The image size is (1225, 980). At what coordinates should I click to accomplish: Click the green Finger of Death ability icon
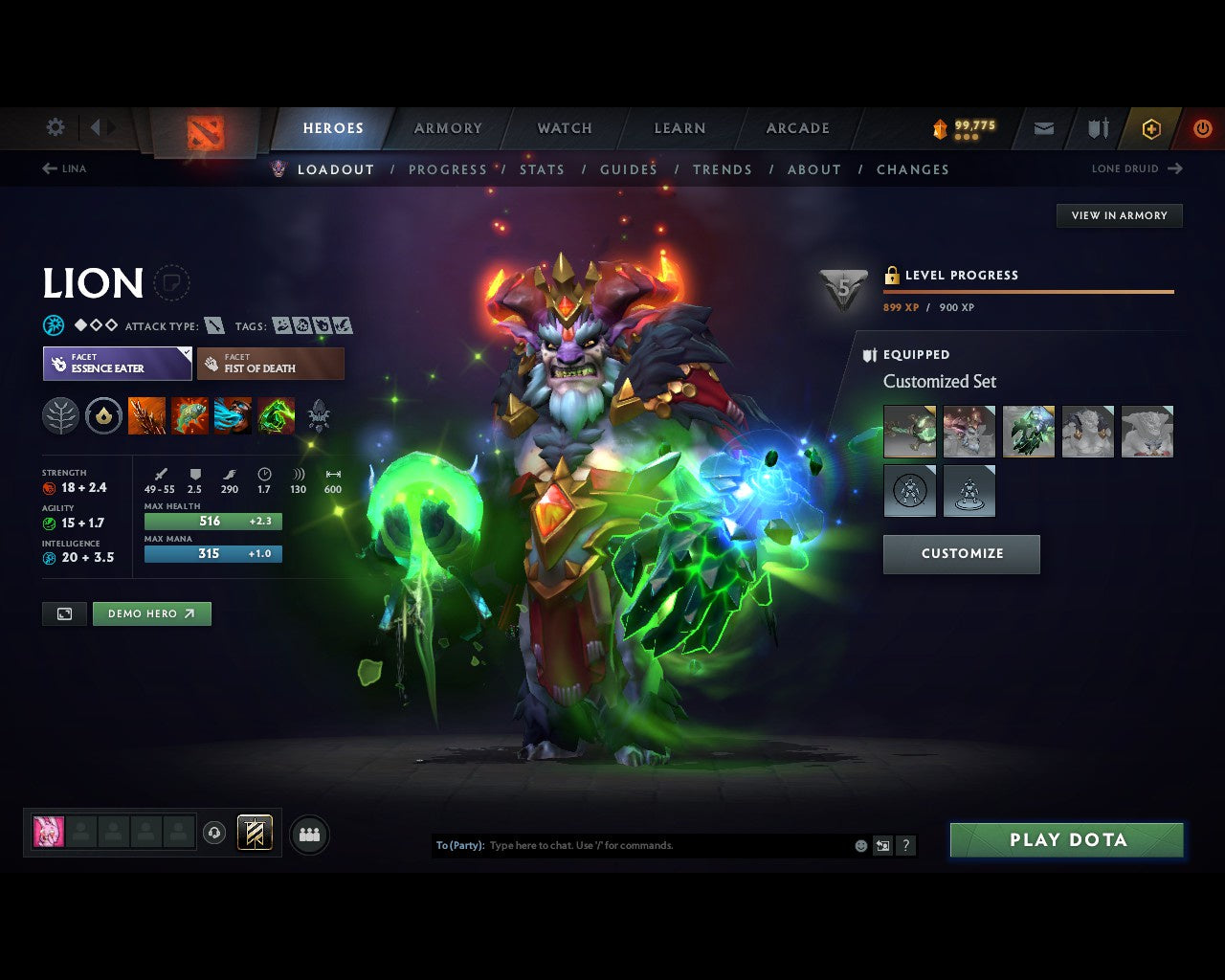tap(277, 415)
